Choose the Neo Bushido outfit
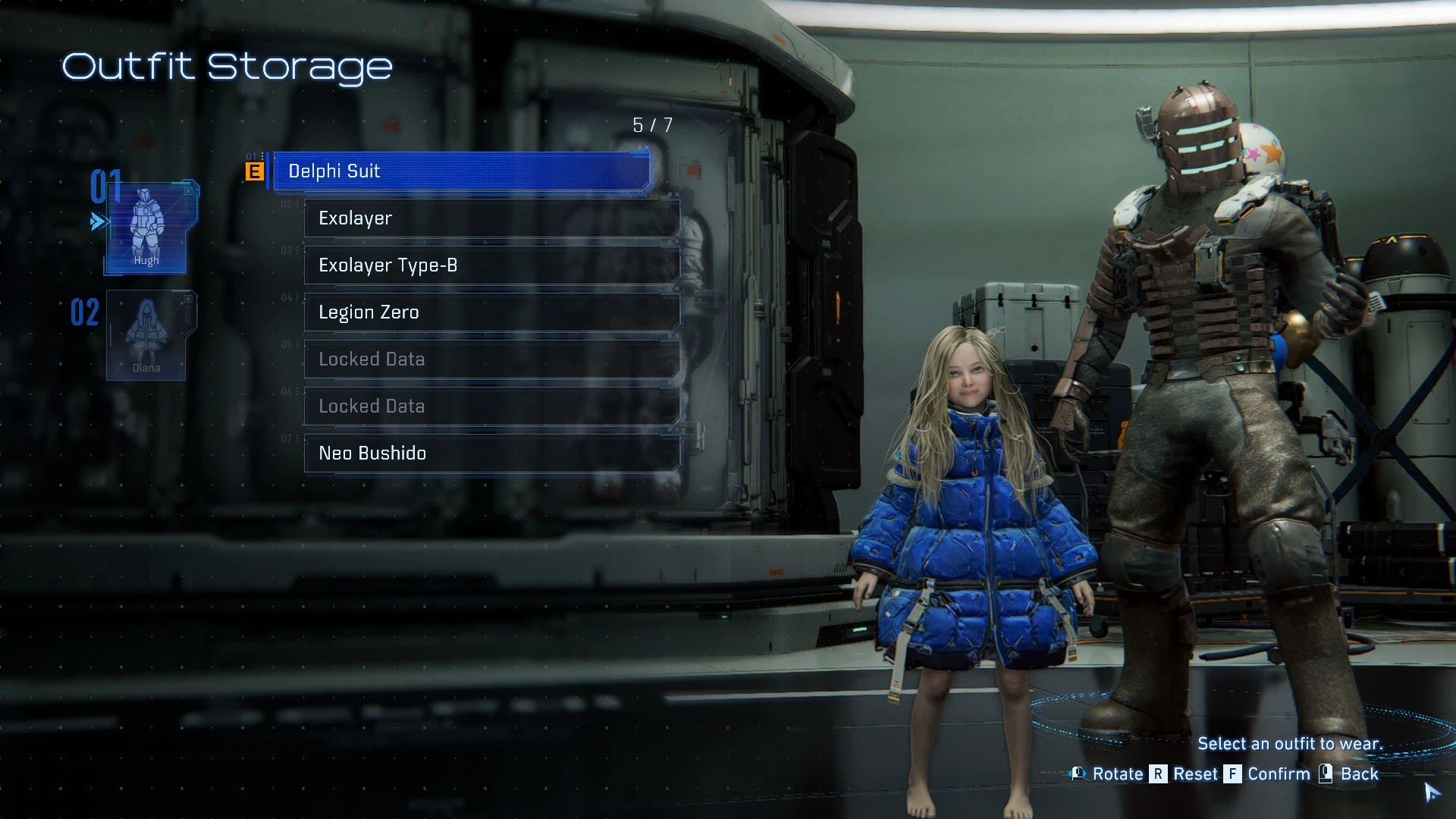1456x819 pixels. (x=491, y=453)
